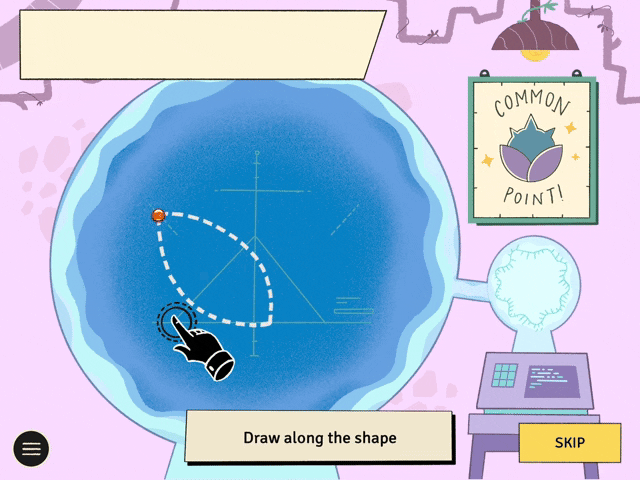Skip the drawing tutorial

click(569, 442)
